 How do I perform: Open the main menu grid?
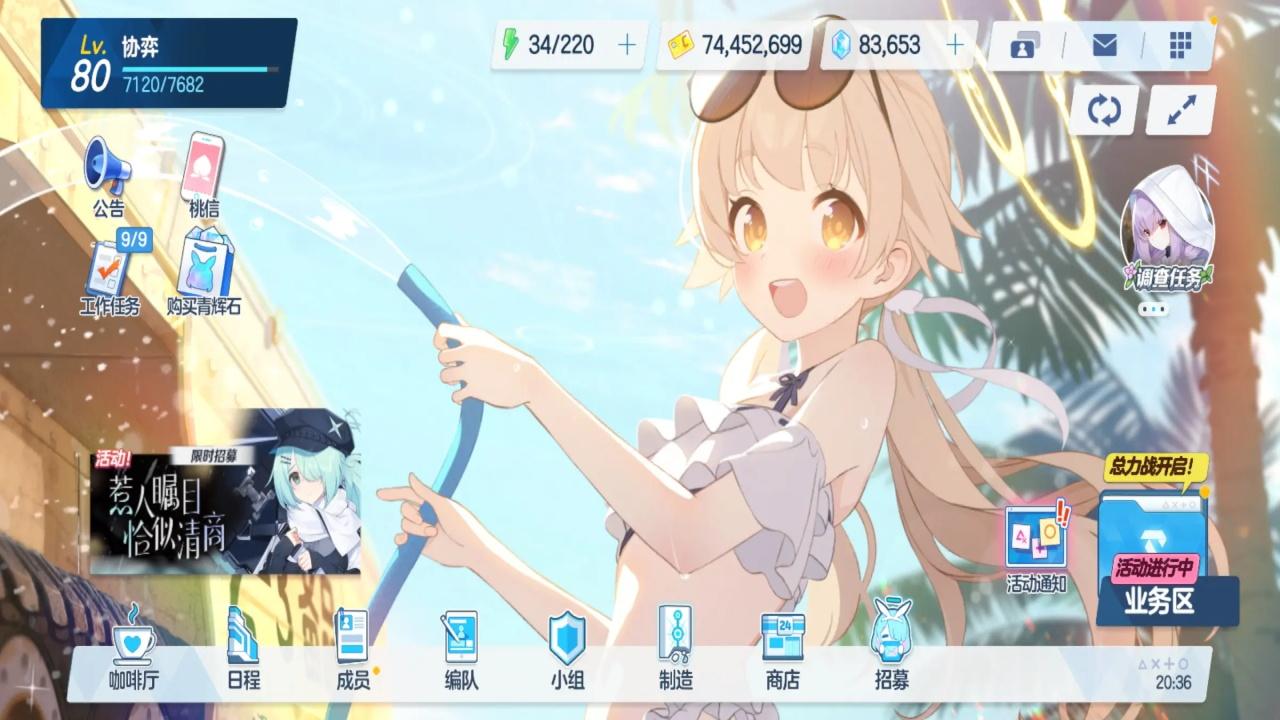tap(1183, 45)
